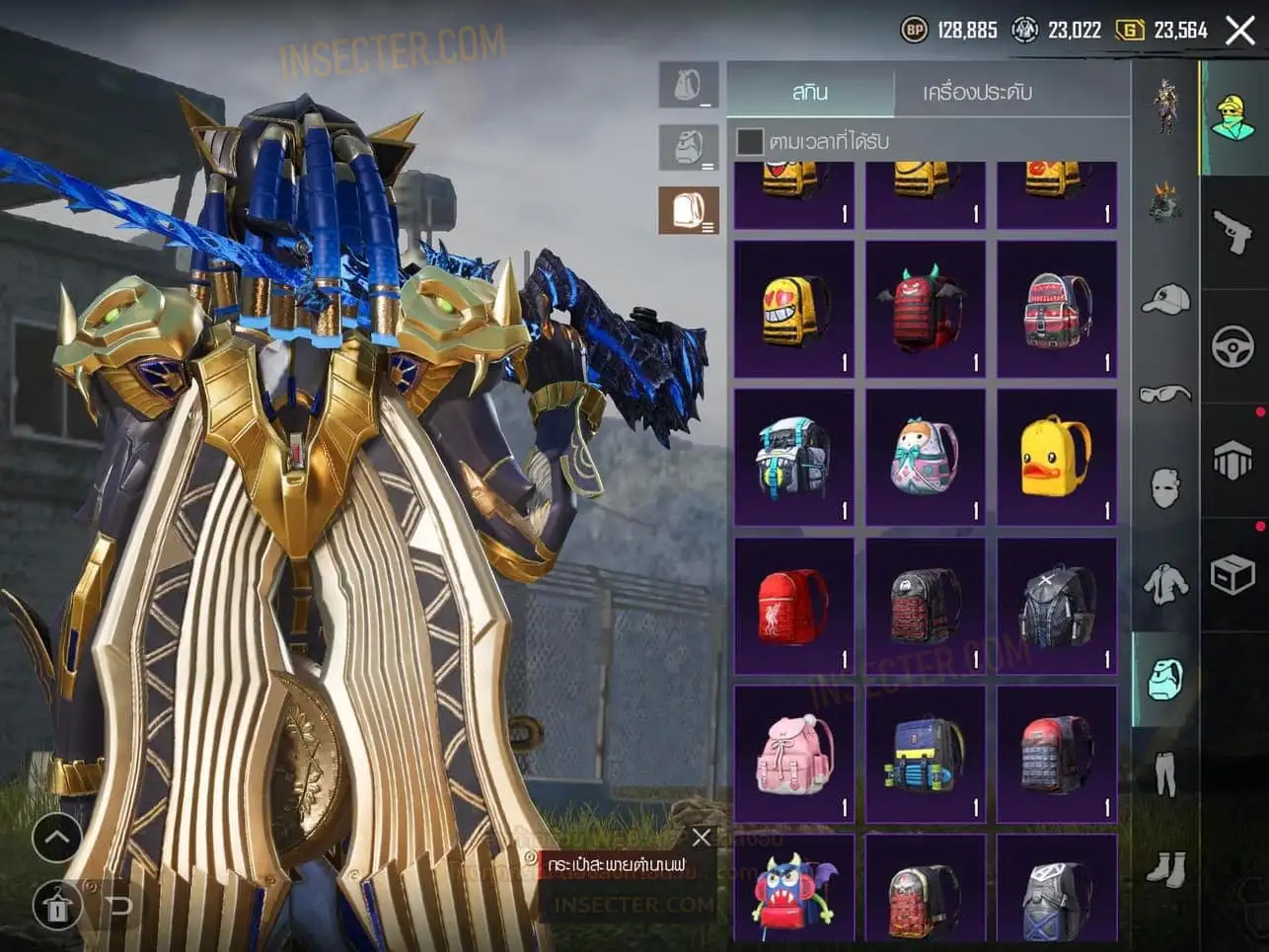Select the highlighted level 3 backpack icon
The height and width of the screenshot is (952, 1269).
point(689,210)
